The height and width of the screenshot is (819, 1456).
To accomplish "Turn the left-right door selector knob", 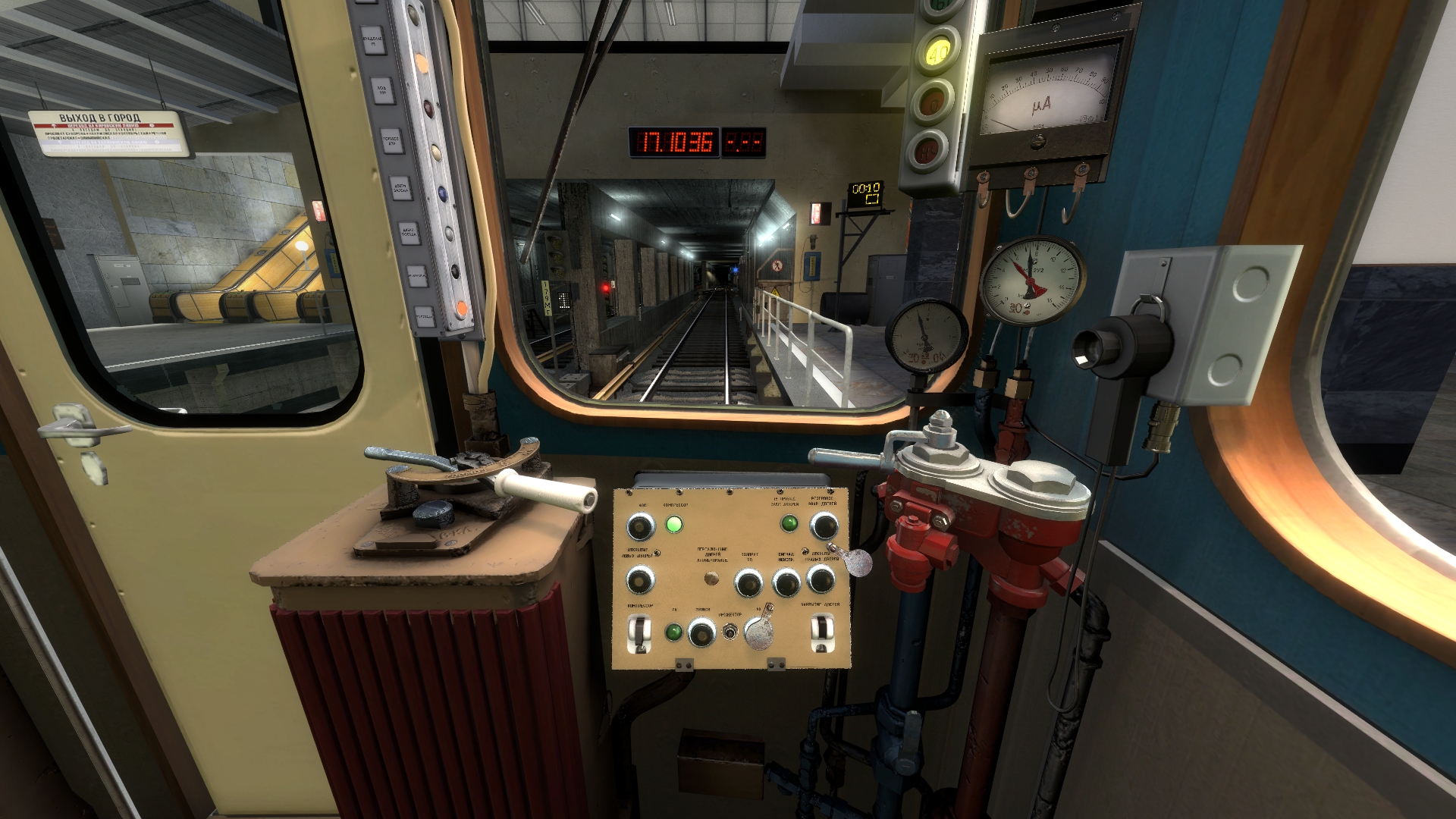I will tap(711, 579).
